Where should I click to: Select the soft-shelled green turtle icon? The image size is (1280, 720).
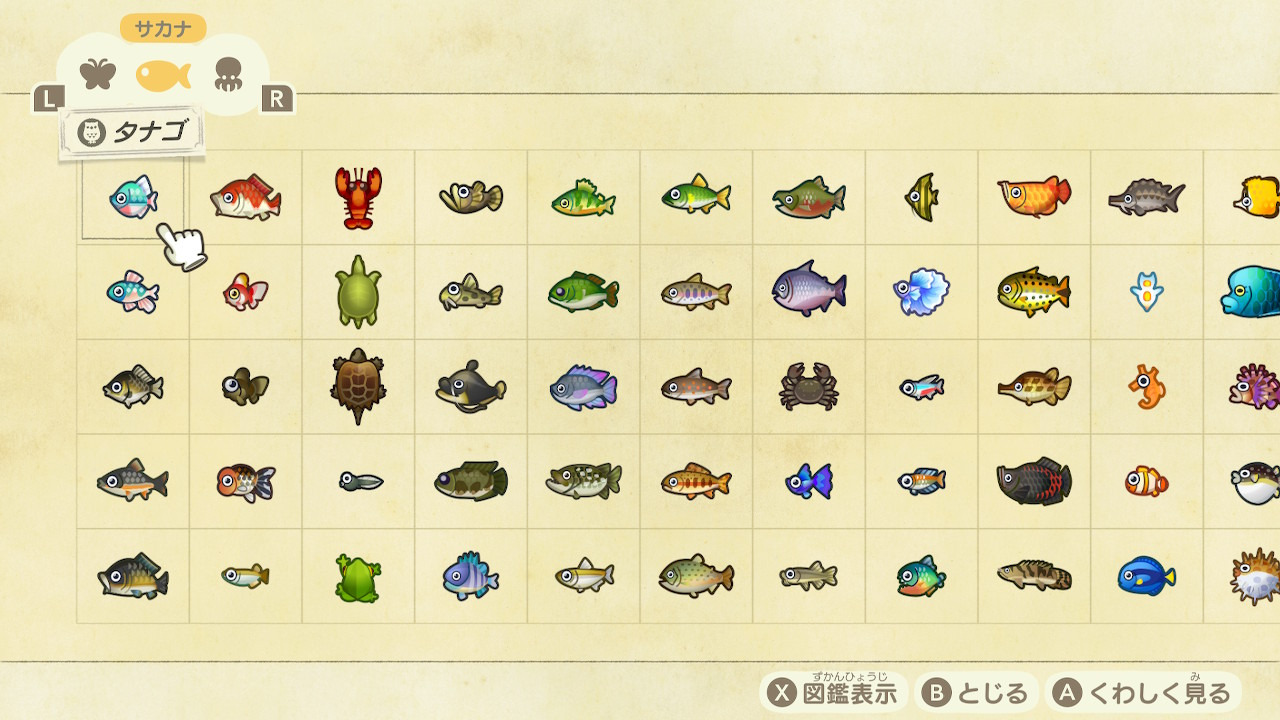(x=356, y=292)
